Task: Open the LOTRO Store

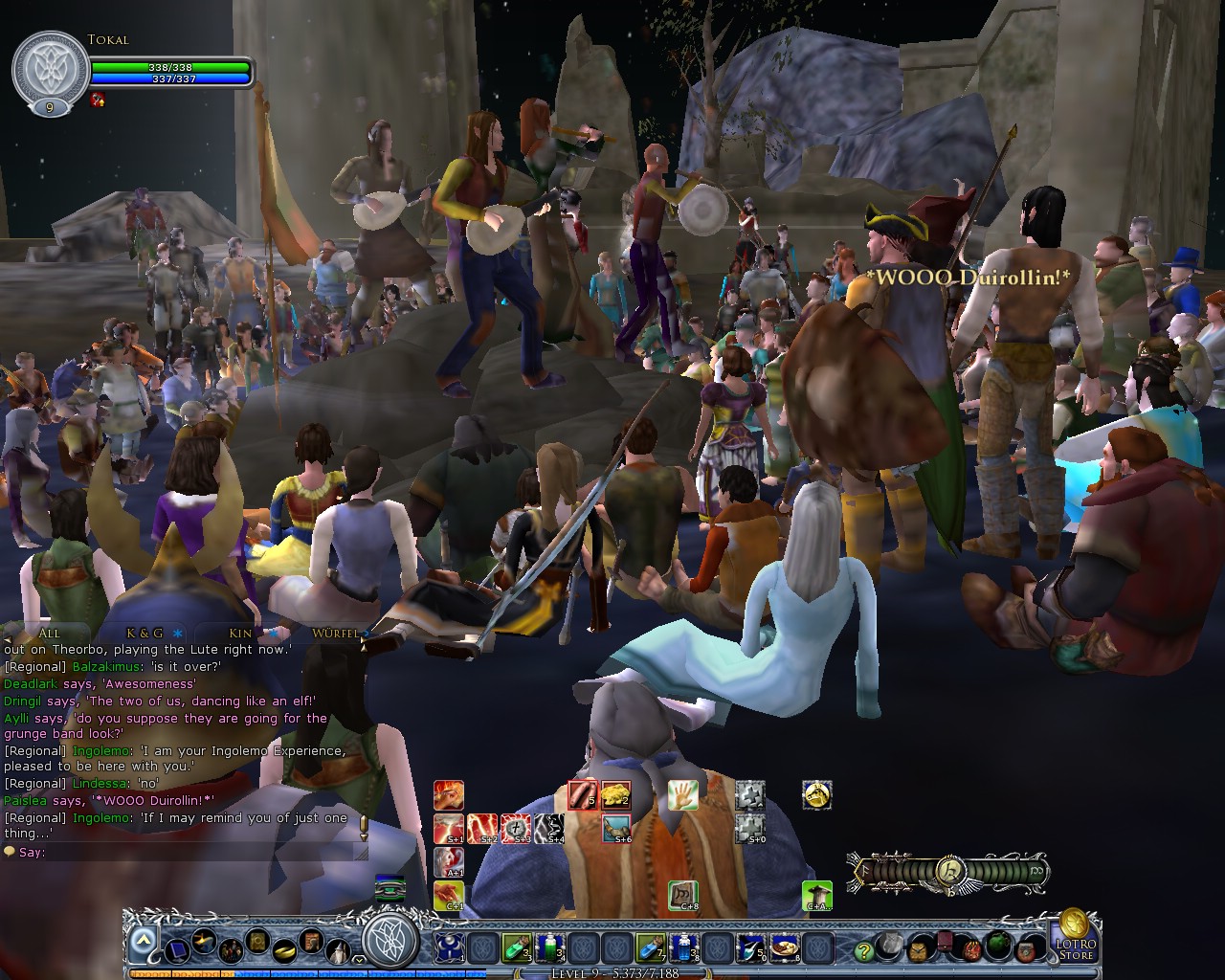Action: tap(1076, 935)
